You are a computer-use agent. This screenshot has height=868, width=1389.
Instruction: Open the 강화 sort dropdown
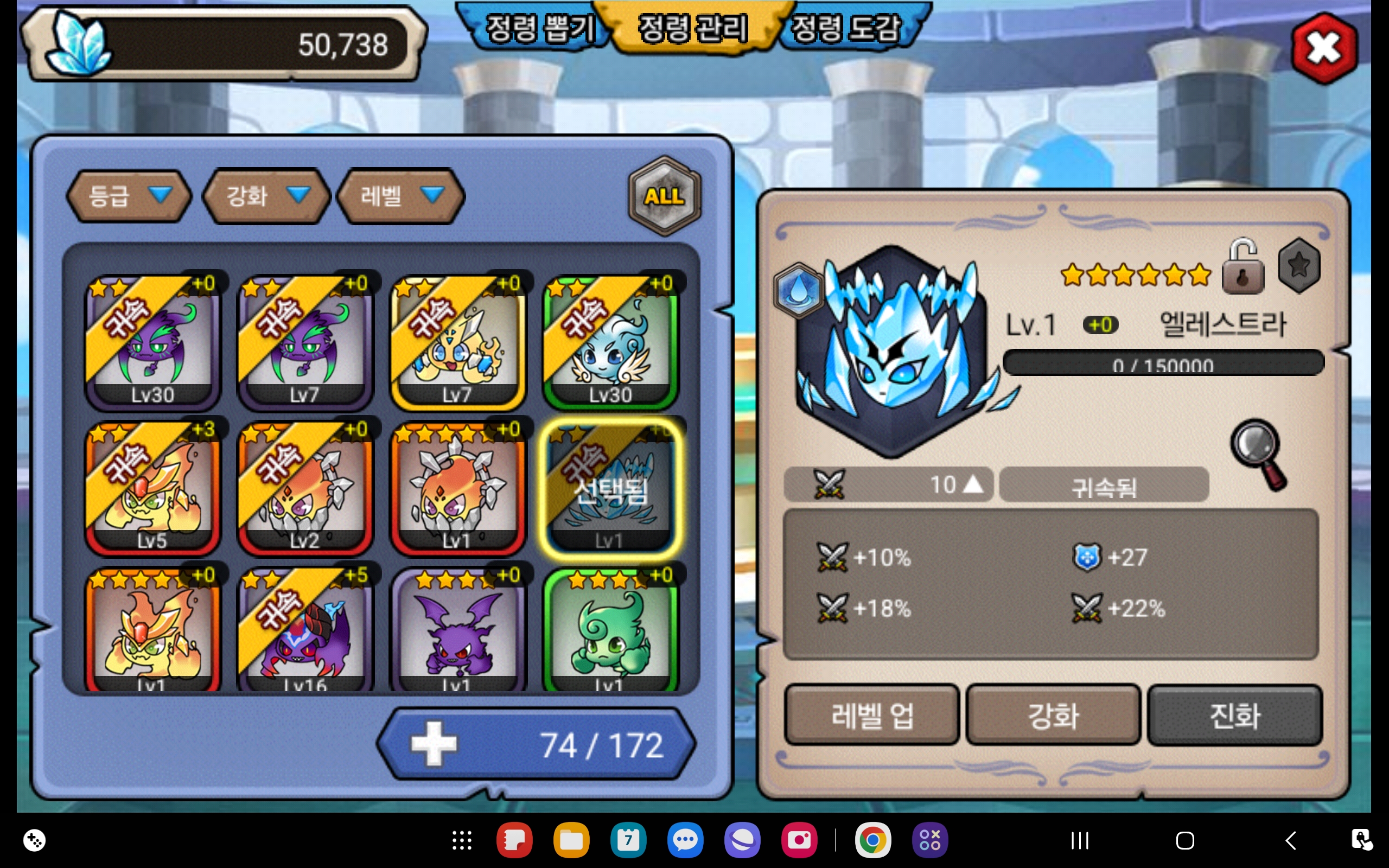[266, 196]
